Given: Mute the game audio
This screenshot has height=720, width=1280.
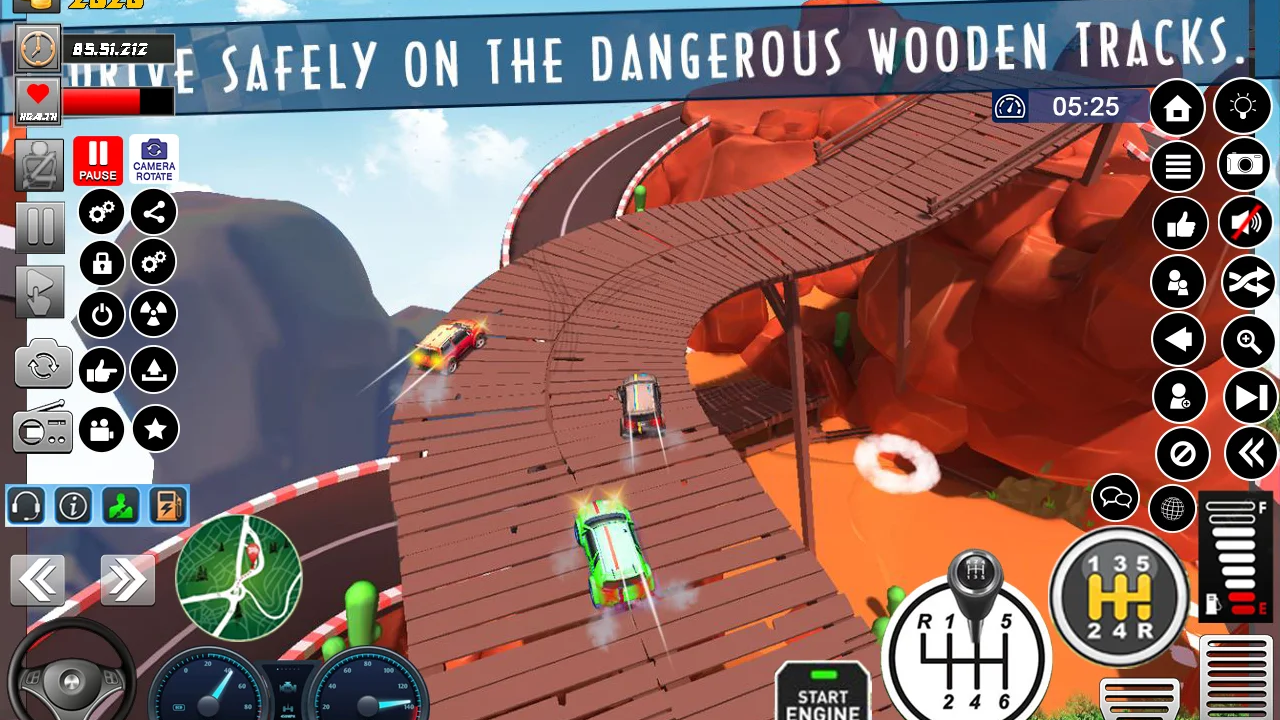Looking at the screenshot, I should [x=1244, y=224].
